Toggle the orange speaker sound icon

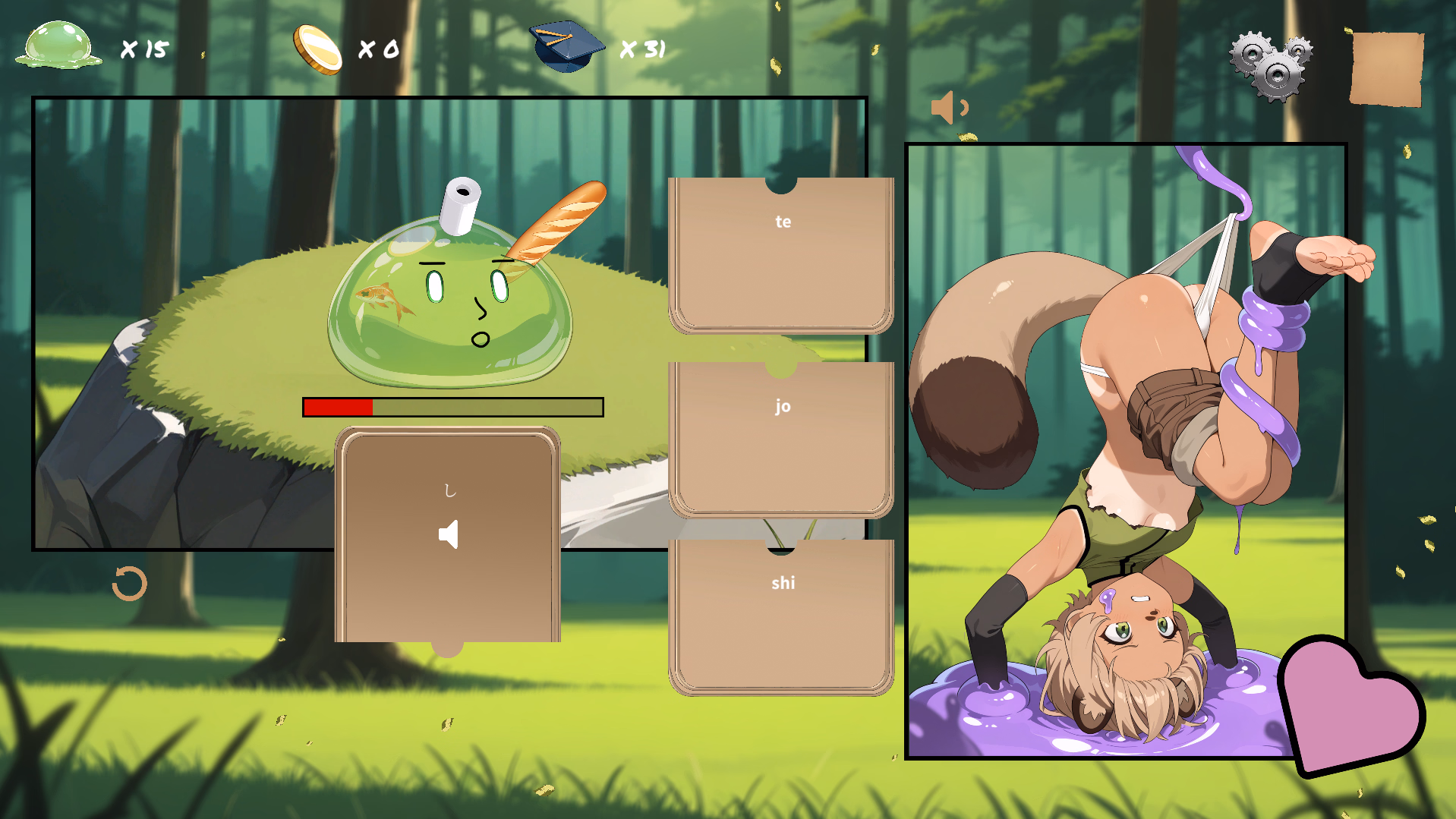point(948,108)
